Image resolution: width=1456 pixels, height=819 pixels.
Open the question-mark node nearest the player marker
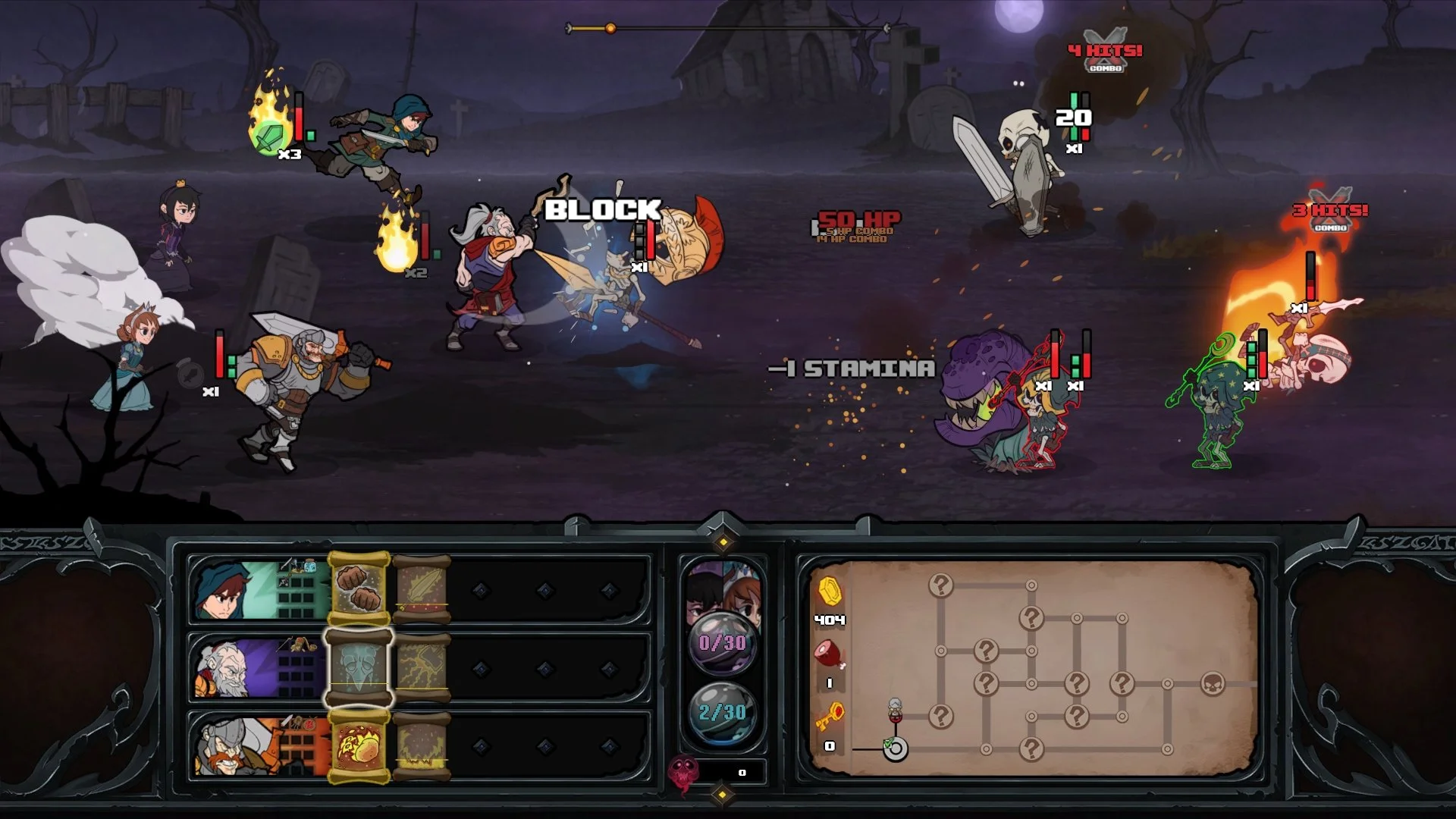tap(940, 716)
